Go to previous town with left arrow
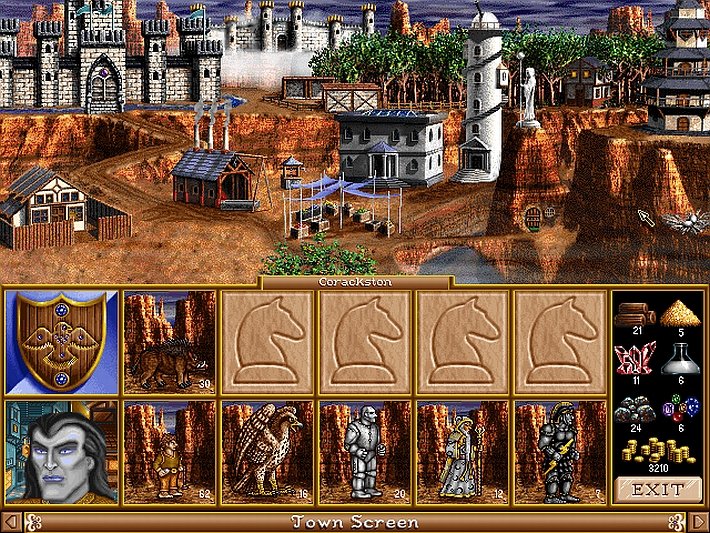Viewport: 710px width, 533px height. [x=10, y=522]
